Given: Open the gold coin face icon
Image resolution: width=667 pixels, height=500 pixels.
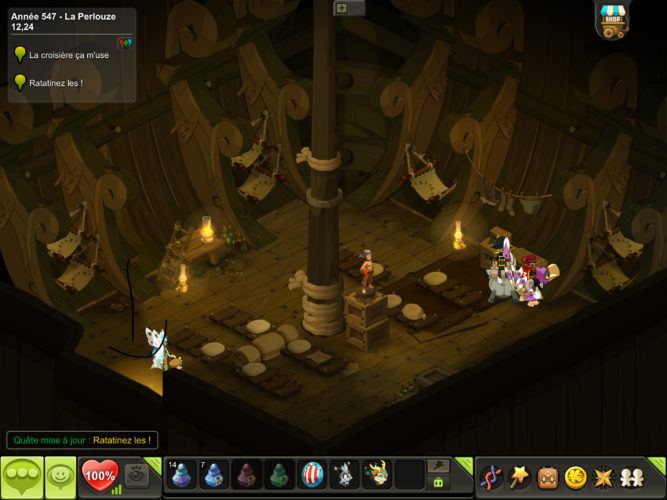Looking at the screenshot, I should coord(576,476).
